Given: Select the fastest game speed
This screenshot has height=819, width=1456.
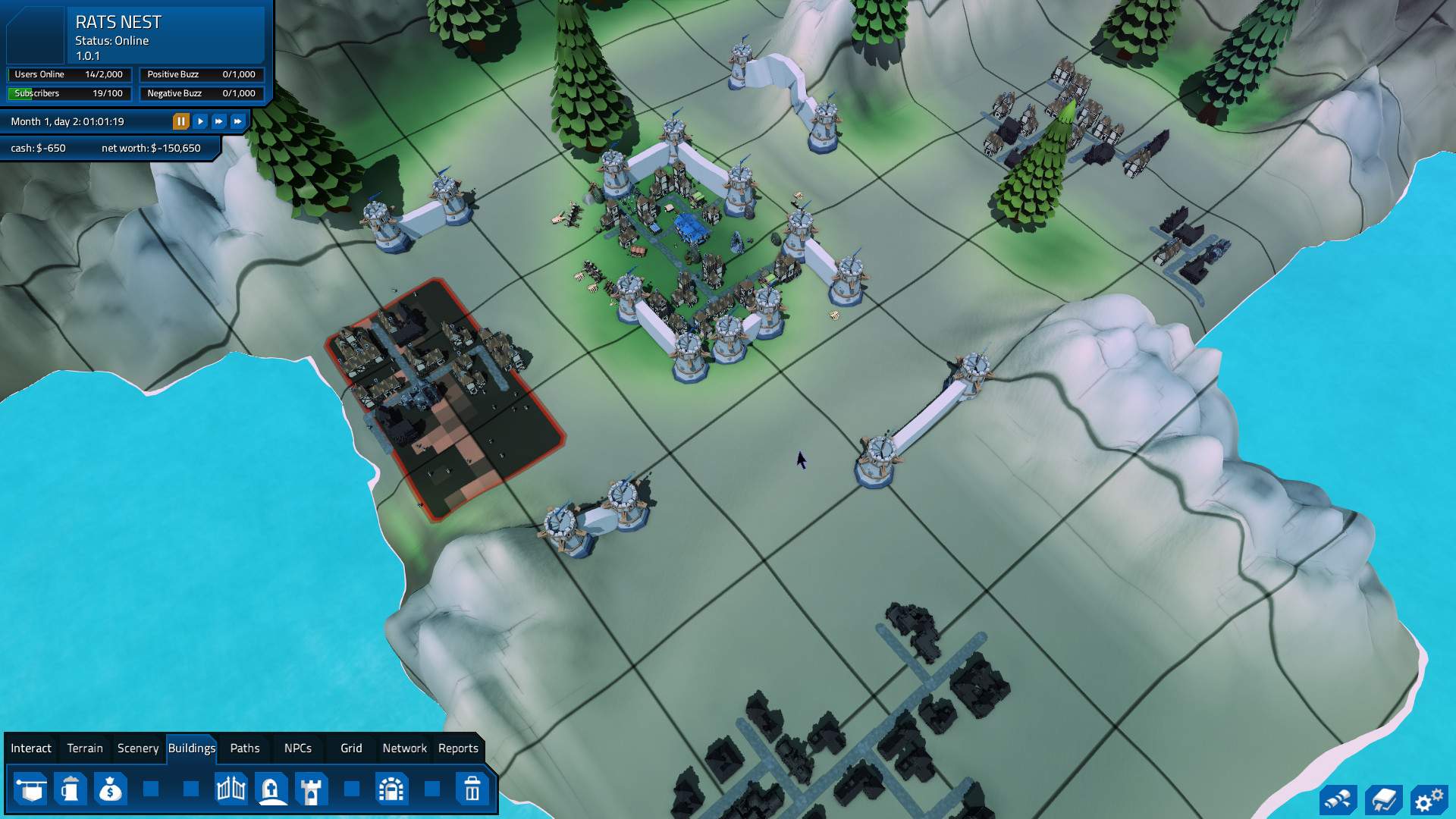Looking at the screenshot, I should click(237, 121).
